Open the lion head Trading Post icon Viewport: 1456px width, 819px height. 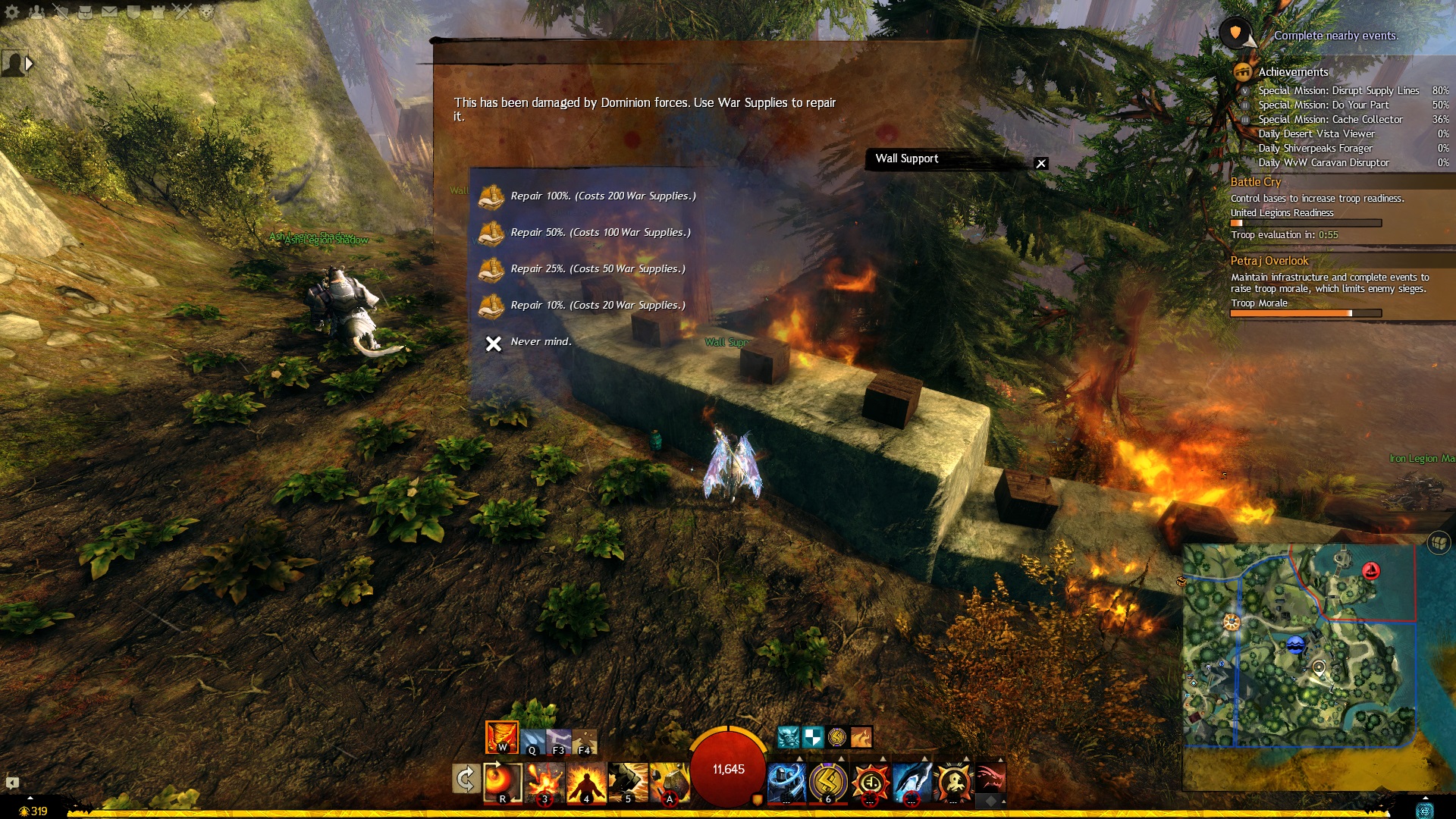(x=207, y=11)
